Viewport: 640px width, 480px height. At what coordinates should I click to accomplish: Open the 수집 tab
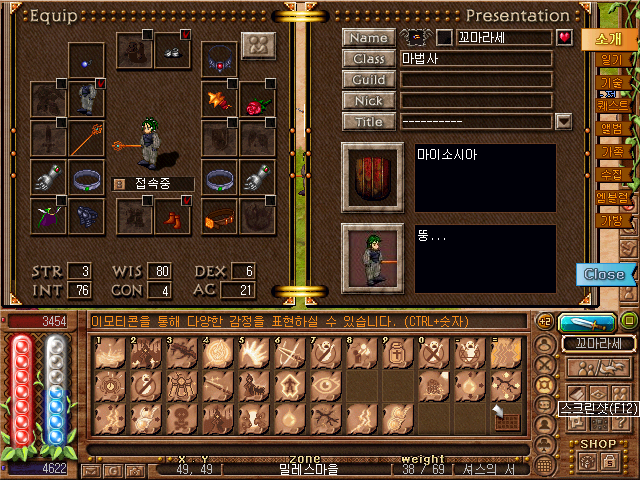[x=610, y=174]
